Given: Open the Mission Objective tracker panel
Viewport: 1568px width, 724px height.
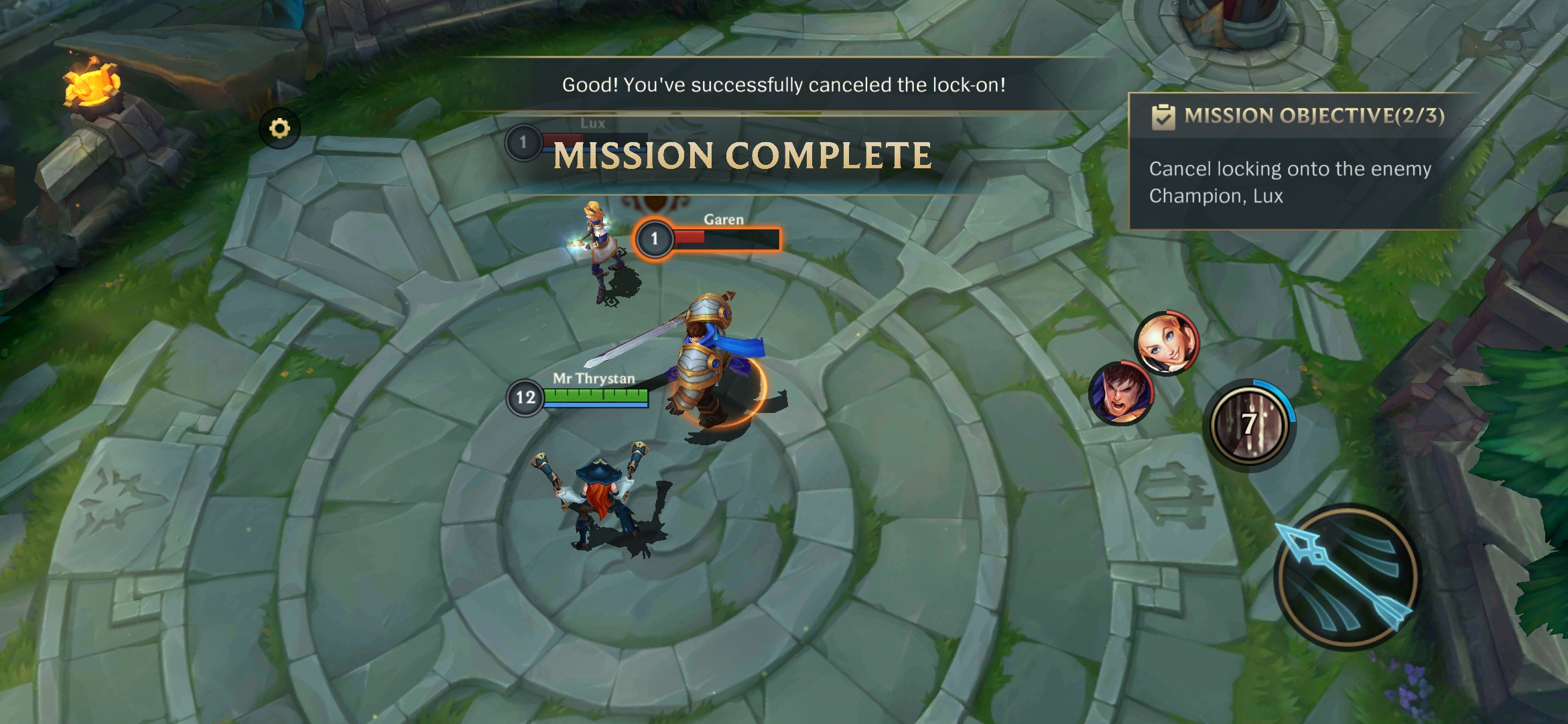Looking at the screenshot, I should click(1297, 161).
